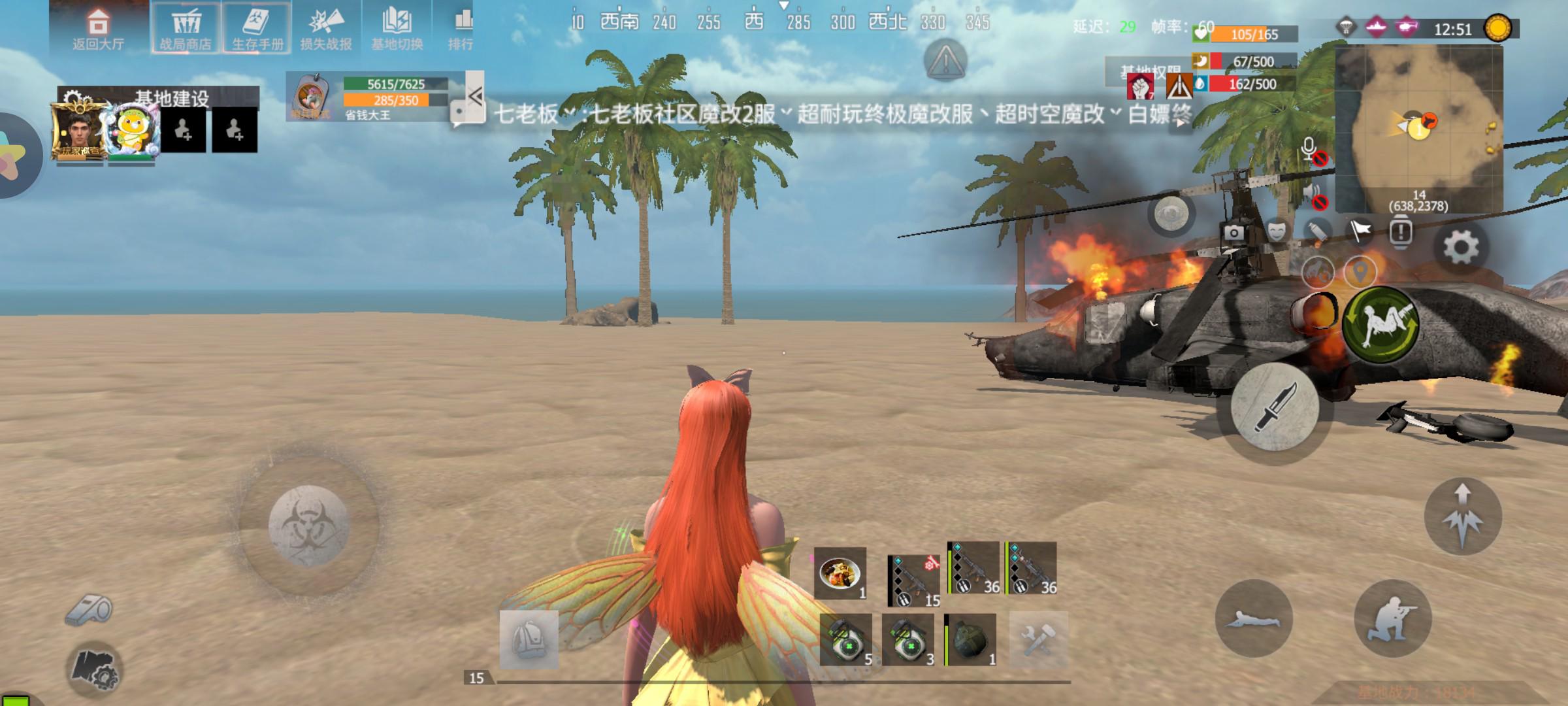Return to lobby via 返回大厅
The height and width of the screenshot is (706, 1568).
(98, 29)
